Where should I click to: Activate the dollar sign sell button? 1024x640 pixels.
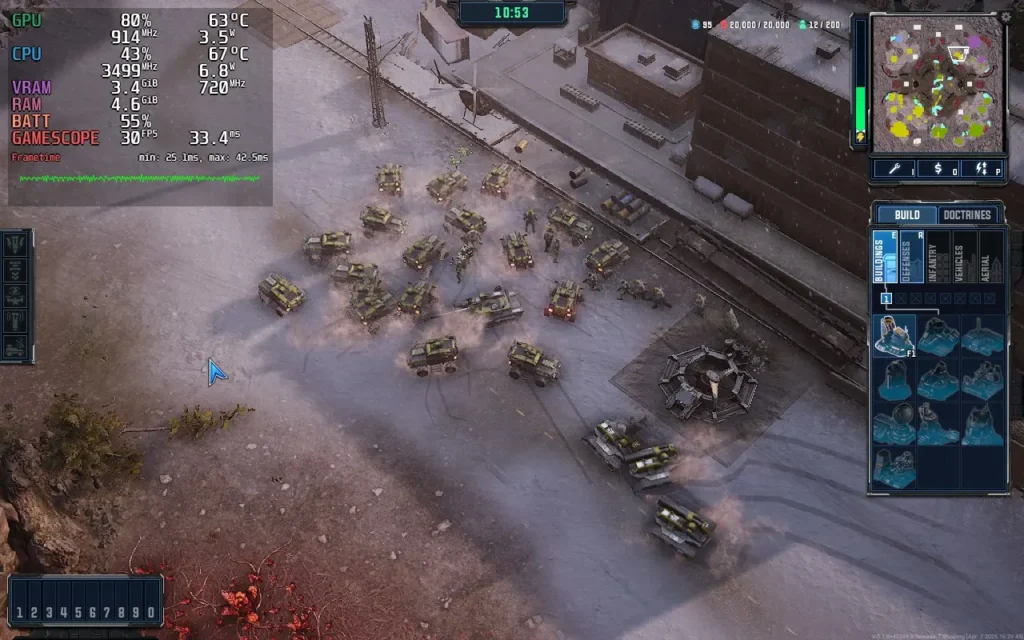[937, 169]
